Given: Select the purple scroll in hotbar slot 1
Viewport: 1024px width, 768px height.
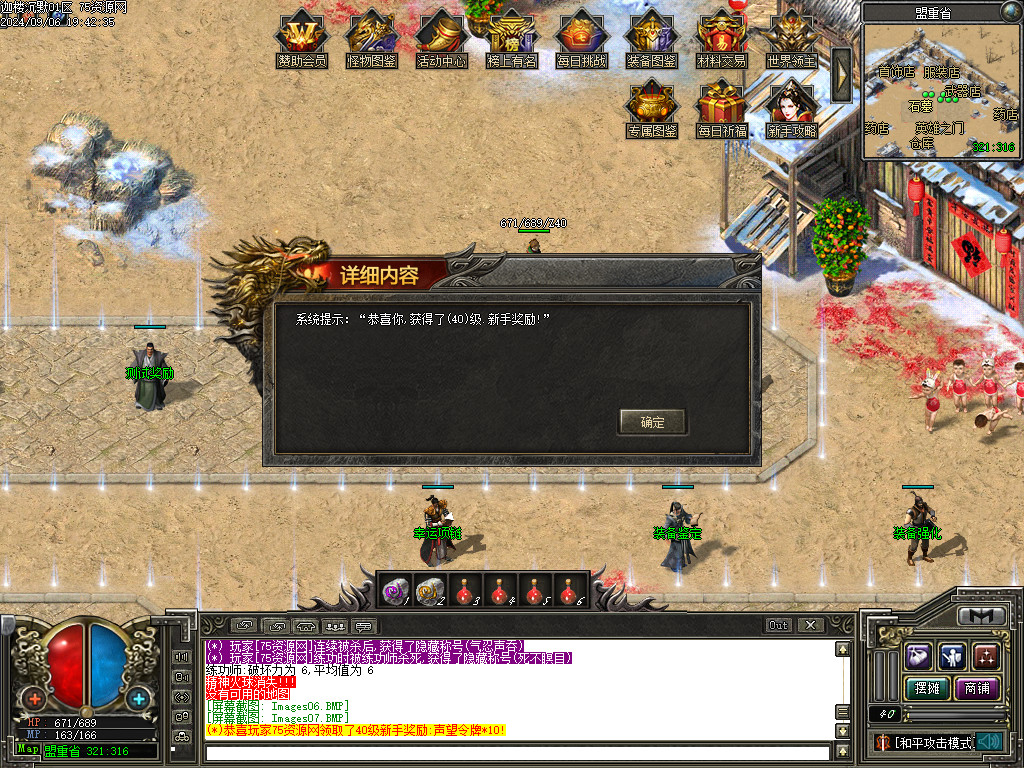Looking at the screenshot, I should click(395, 592).
